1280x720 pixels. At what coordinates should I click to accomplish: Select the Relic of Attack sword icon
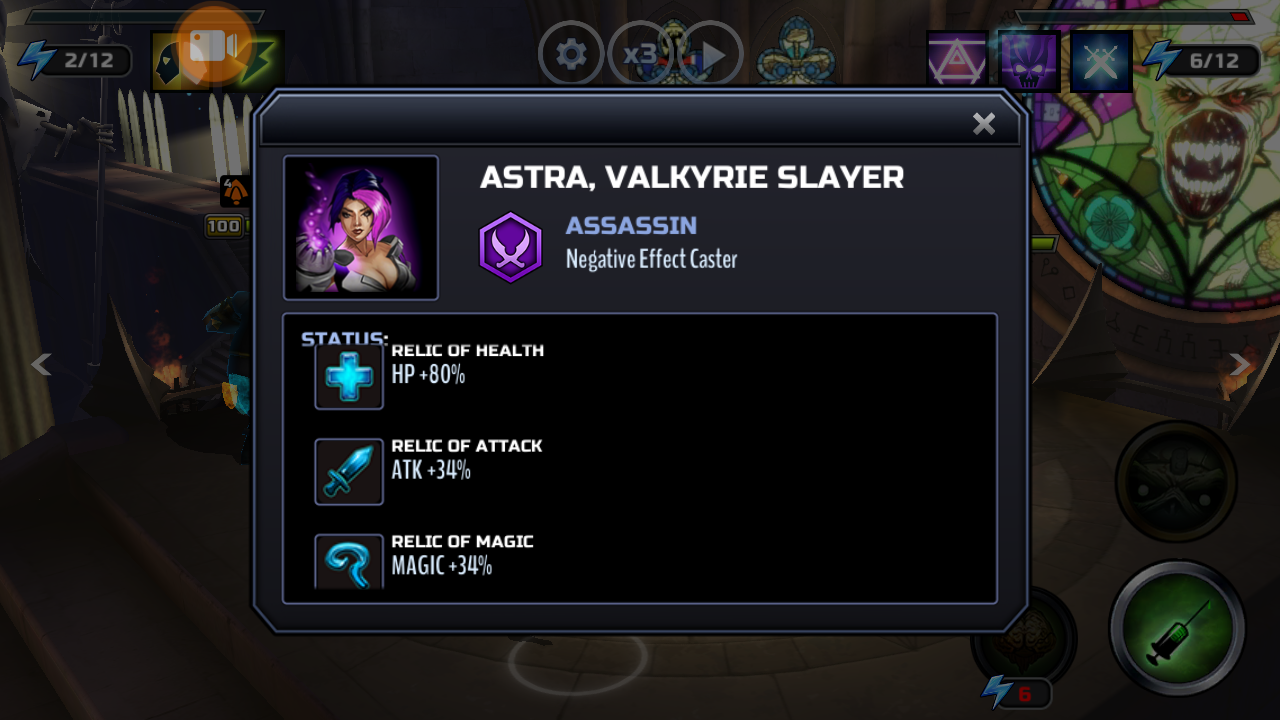pyautogui.click(x=349, y=472)
